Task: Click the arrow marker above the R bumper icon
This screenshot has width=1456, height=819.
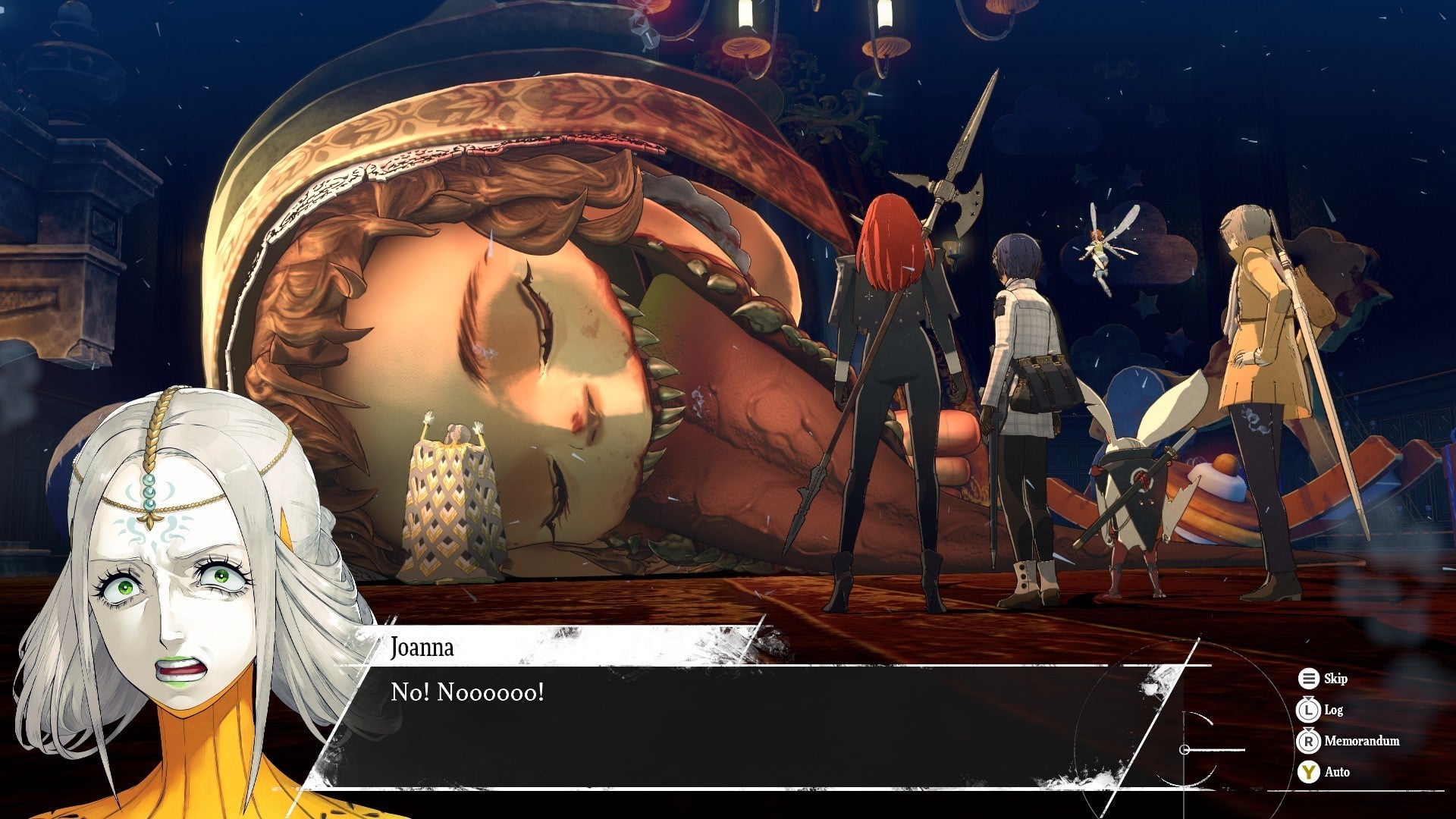Action: (1308, 730)
